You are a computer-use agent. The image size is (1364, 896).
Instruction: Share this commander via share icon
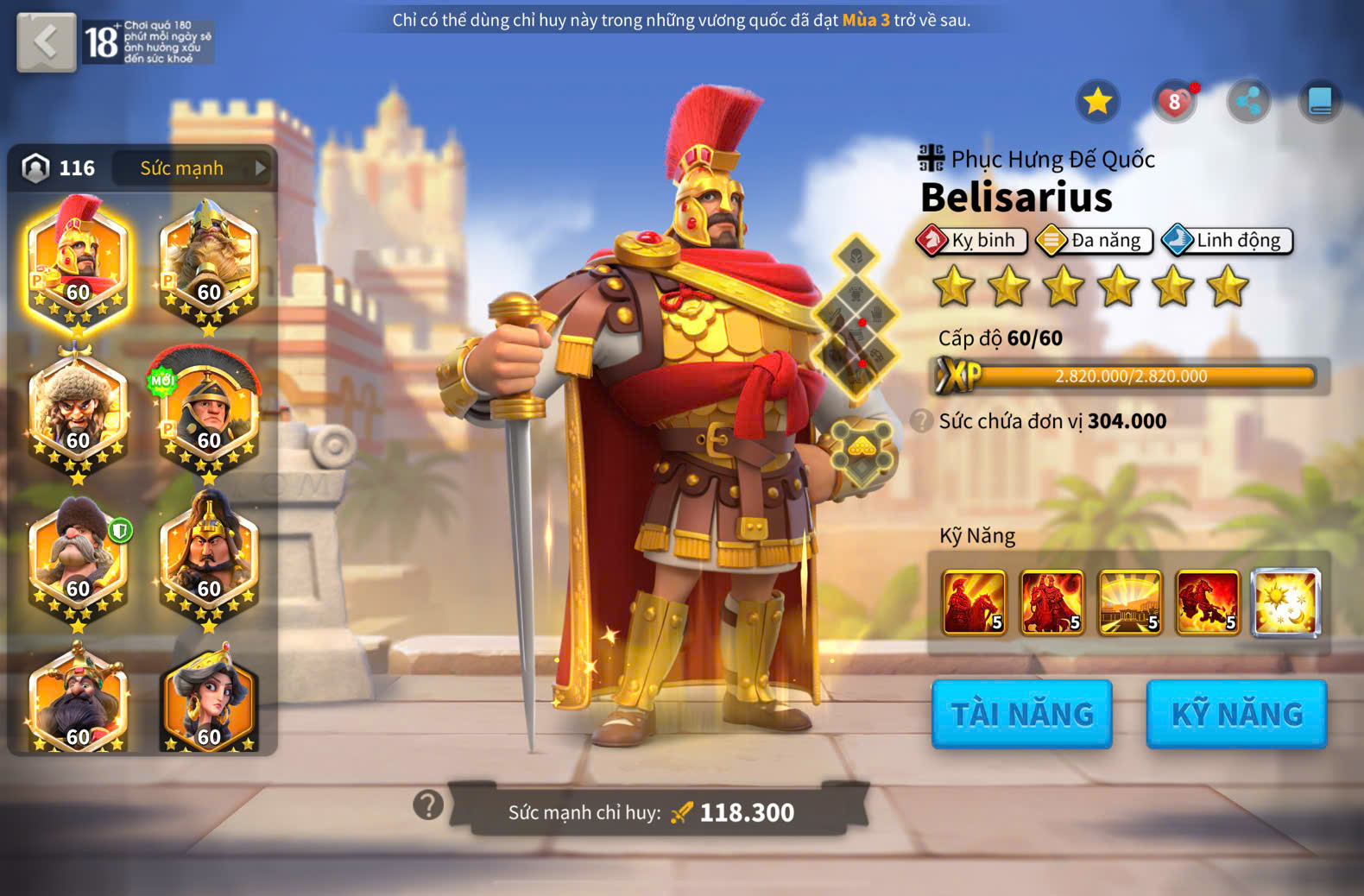[1248, 102]
